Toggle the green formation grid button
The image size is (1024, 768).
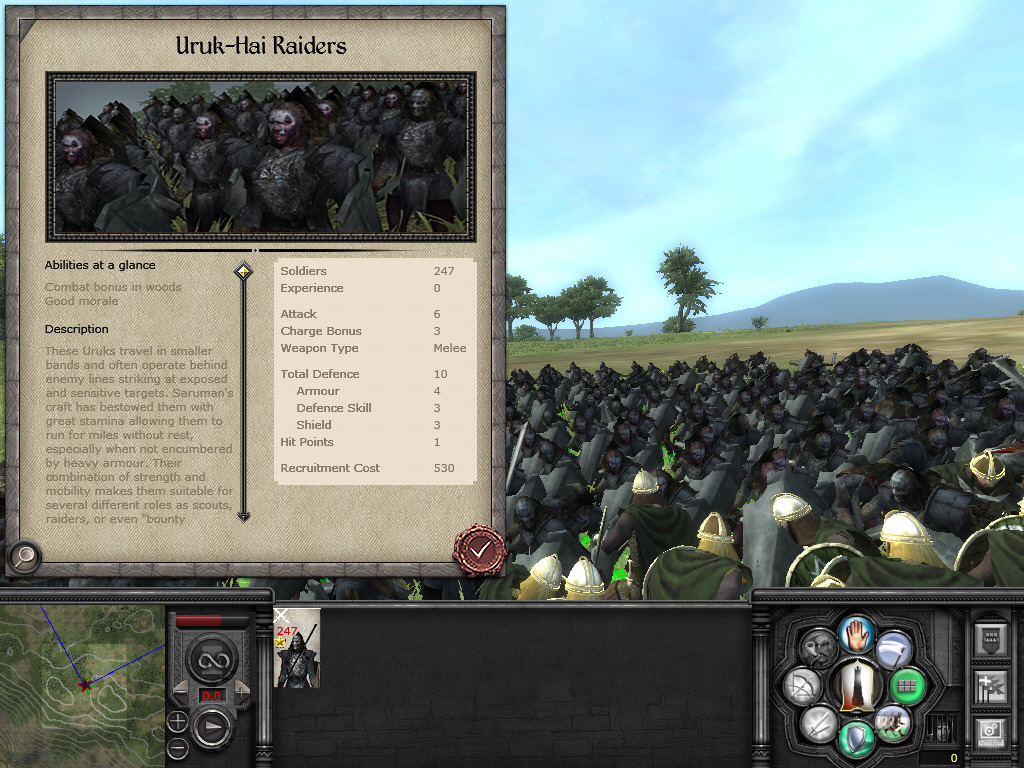tap(906, 686)
